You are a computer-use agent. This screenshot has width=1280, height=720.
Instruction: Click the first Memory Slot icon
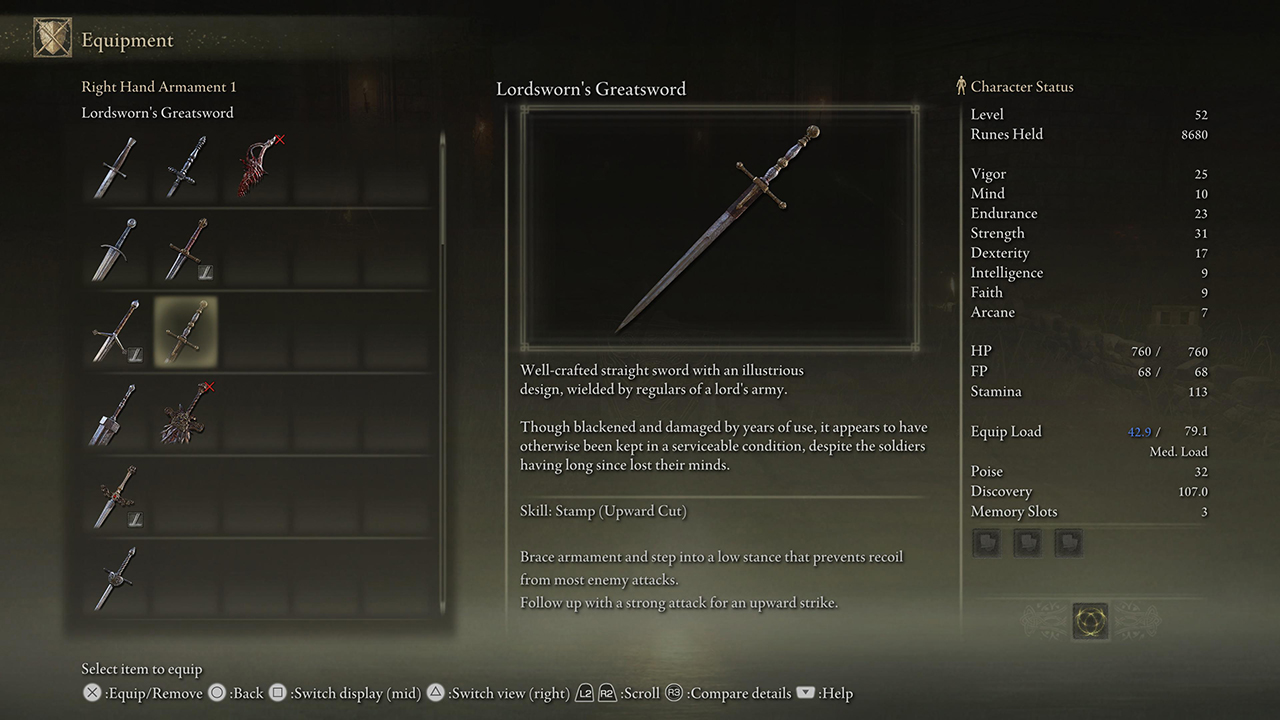[x=985, y=542]
